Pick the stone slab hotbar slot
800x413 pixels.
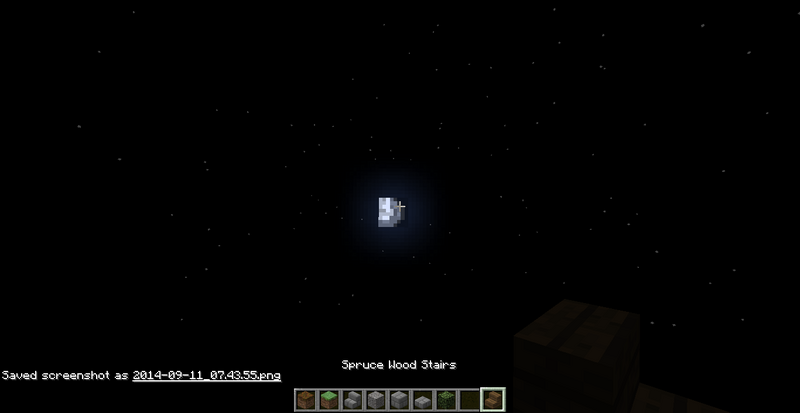coord(422,400)
